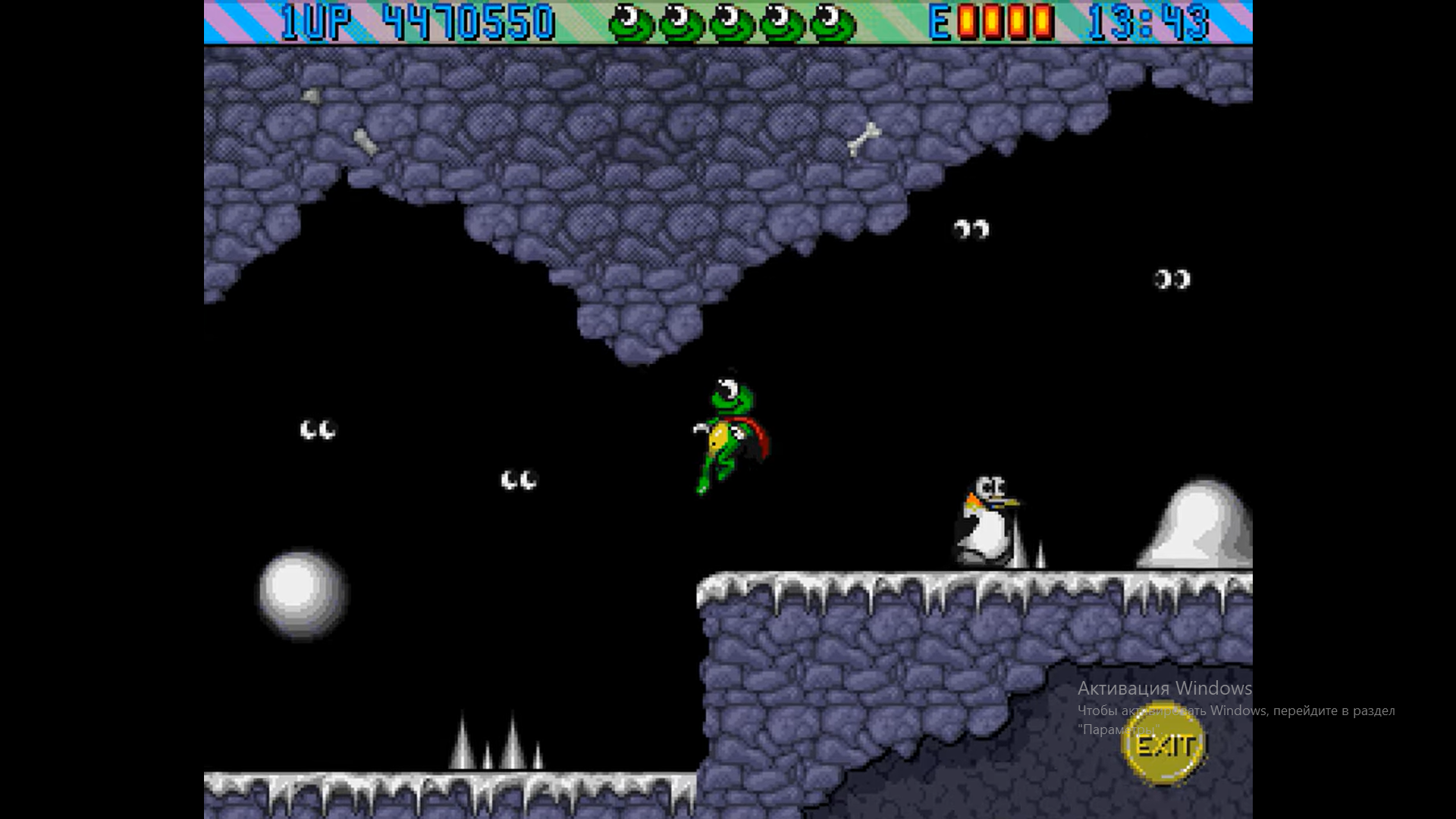Image resolution: width=1456 pixels, height=819 pixels.
Task: Select the fourth frog head in HUD
Action: coord(783,23)
